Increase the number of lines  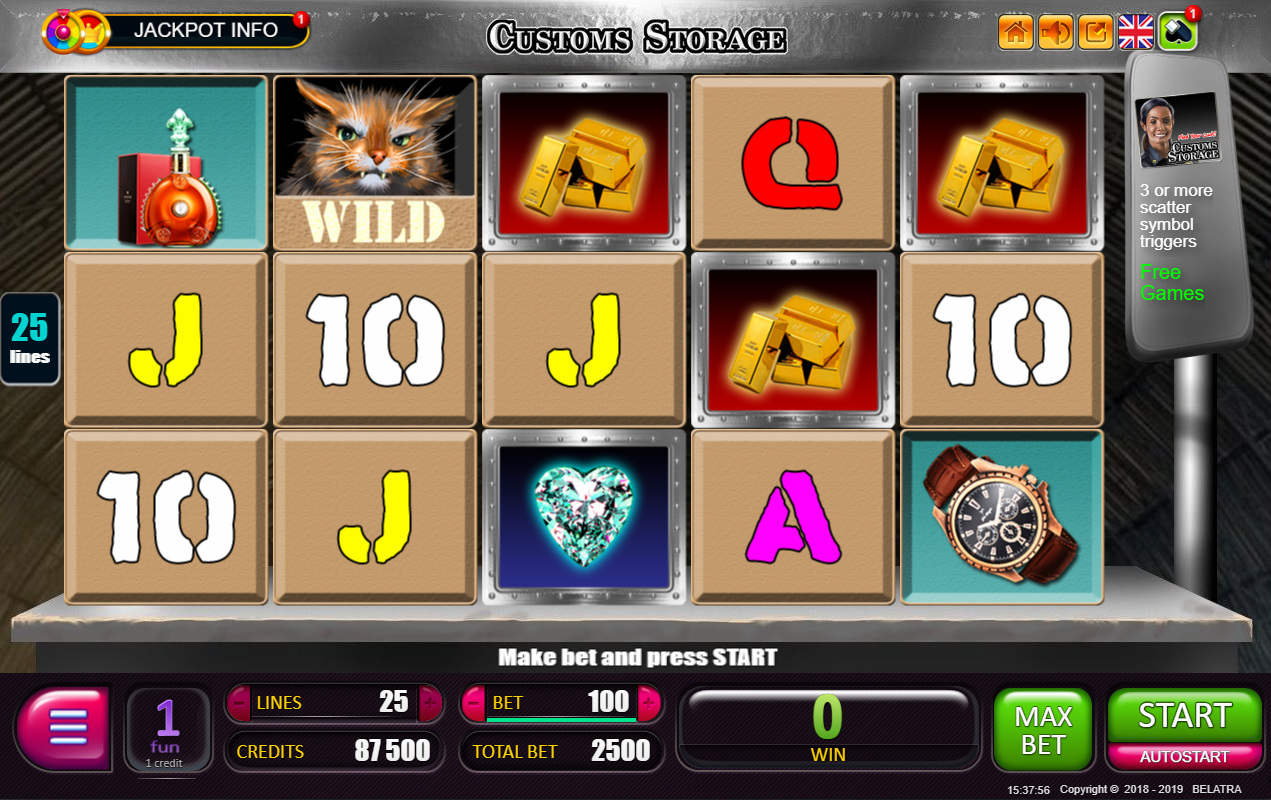(430, 703)
